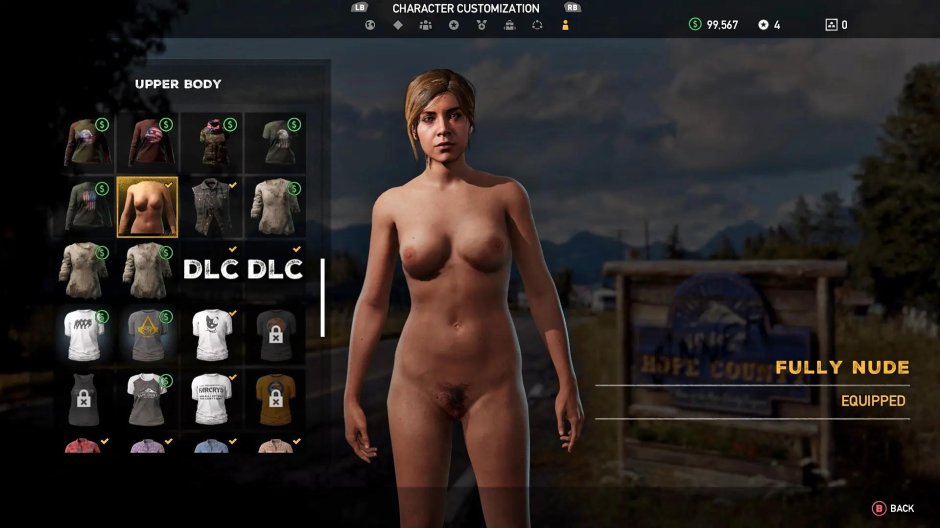Viewport: 940px width, 528px height.
Task: Click the upper body list scrollbar
Action: (x=322, y=298)
